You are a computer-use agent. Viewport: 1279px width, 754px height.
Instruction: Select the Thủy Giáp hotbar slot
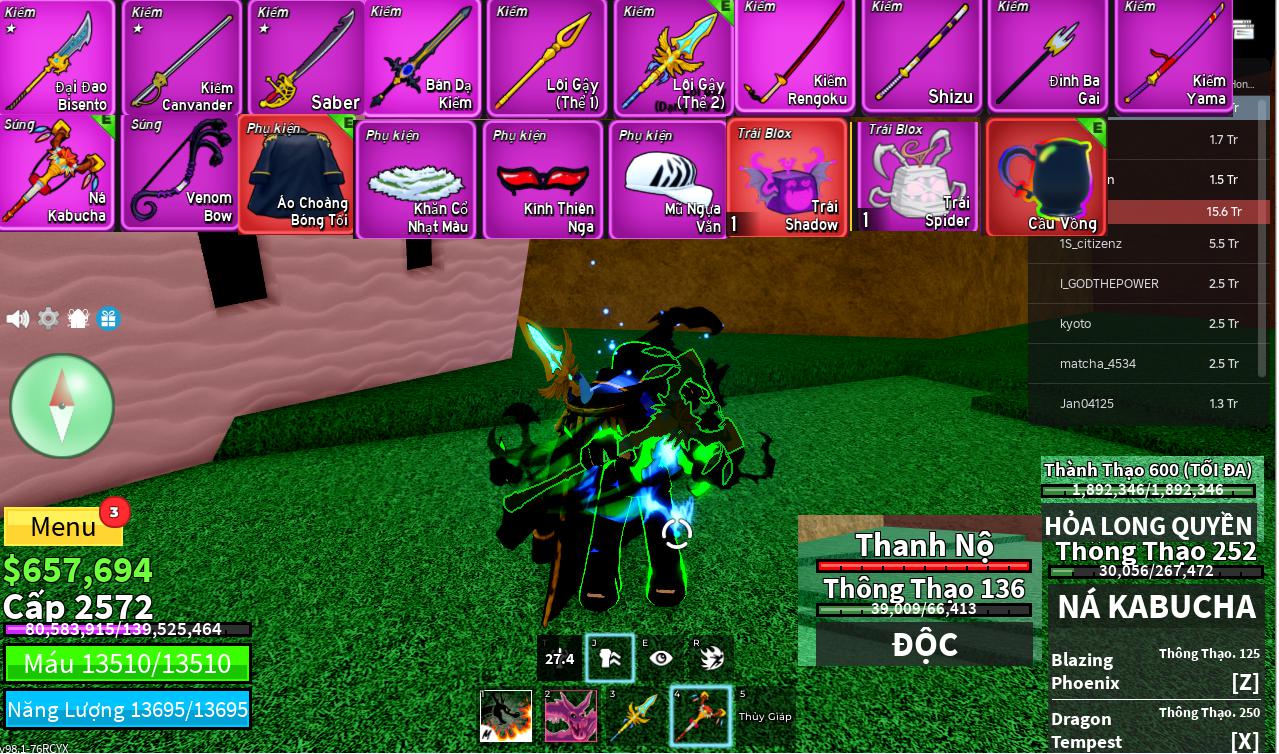(x=765, y=716)
